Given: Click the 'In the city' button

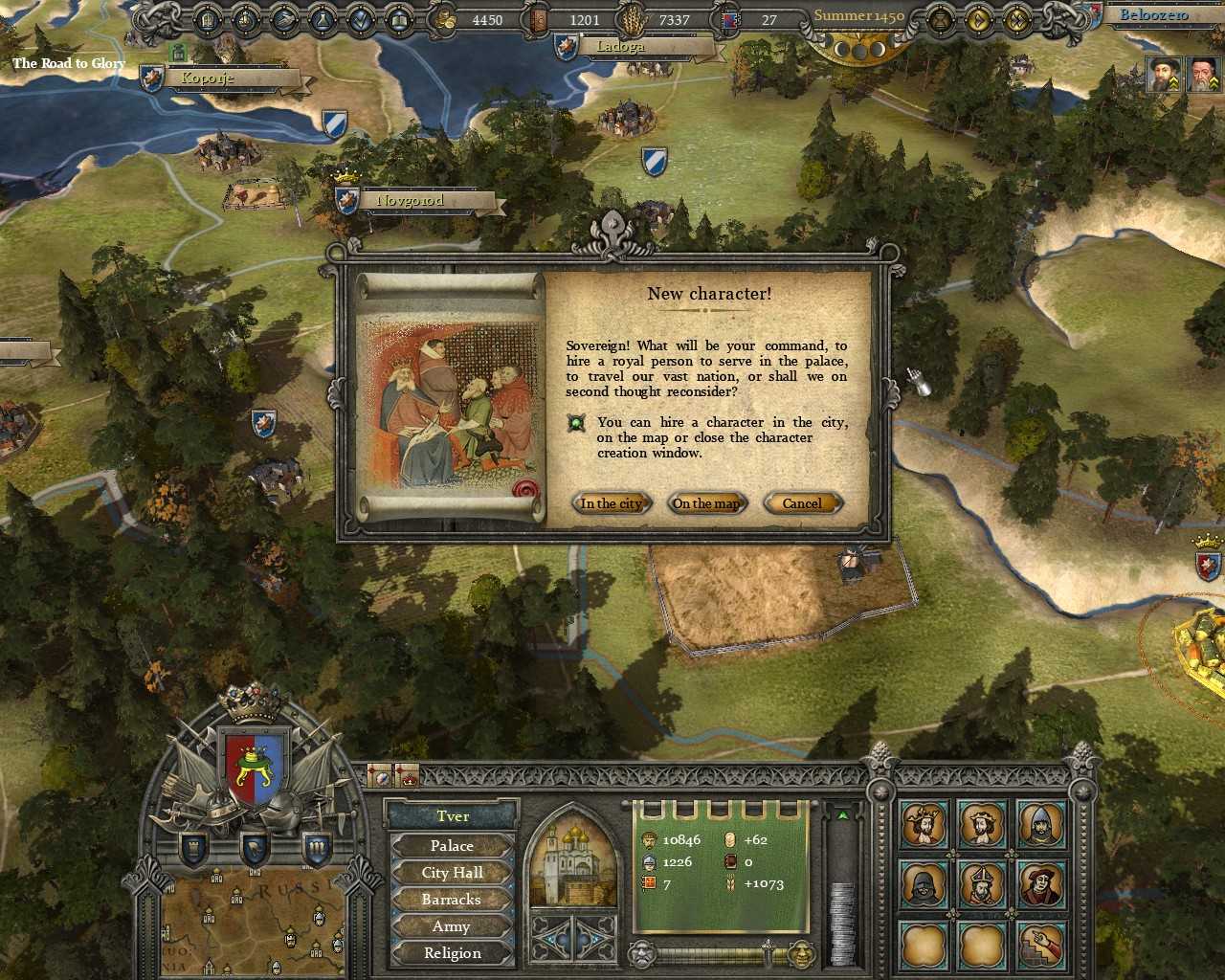Looking at the screenshot, I should click(x=611, y=503).
